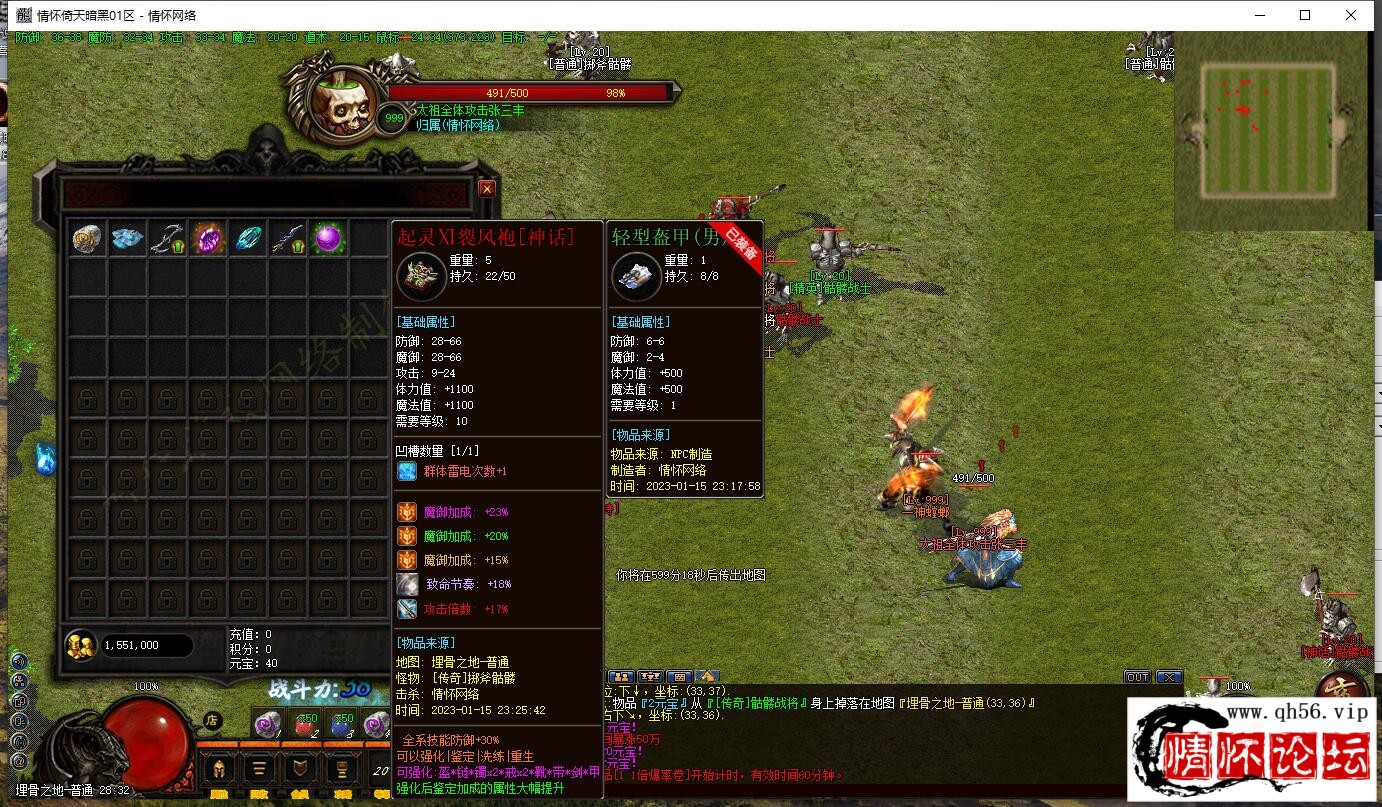Select the bow with green upgrade arrow

(x=167, y=238)
